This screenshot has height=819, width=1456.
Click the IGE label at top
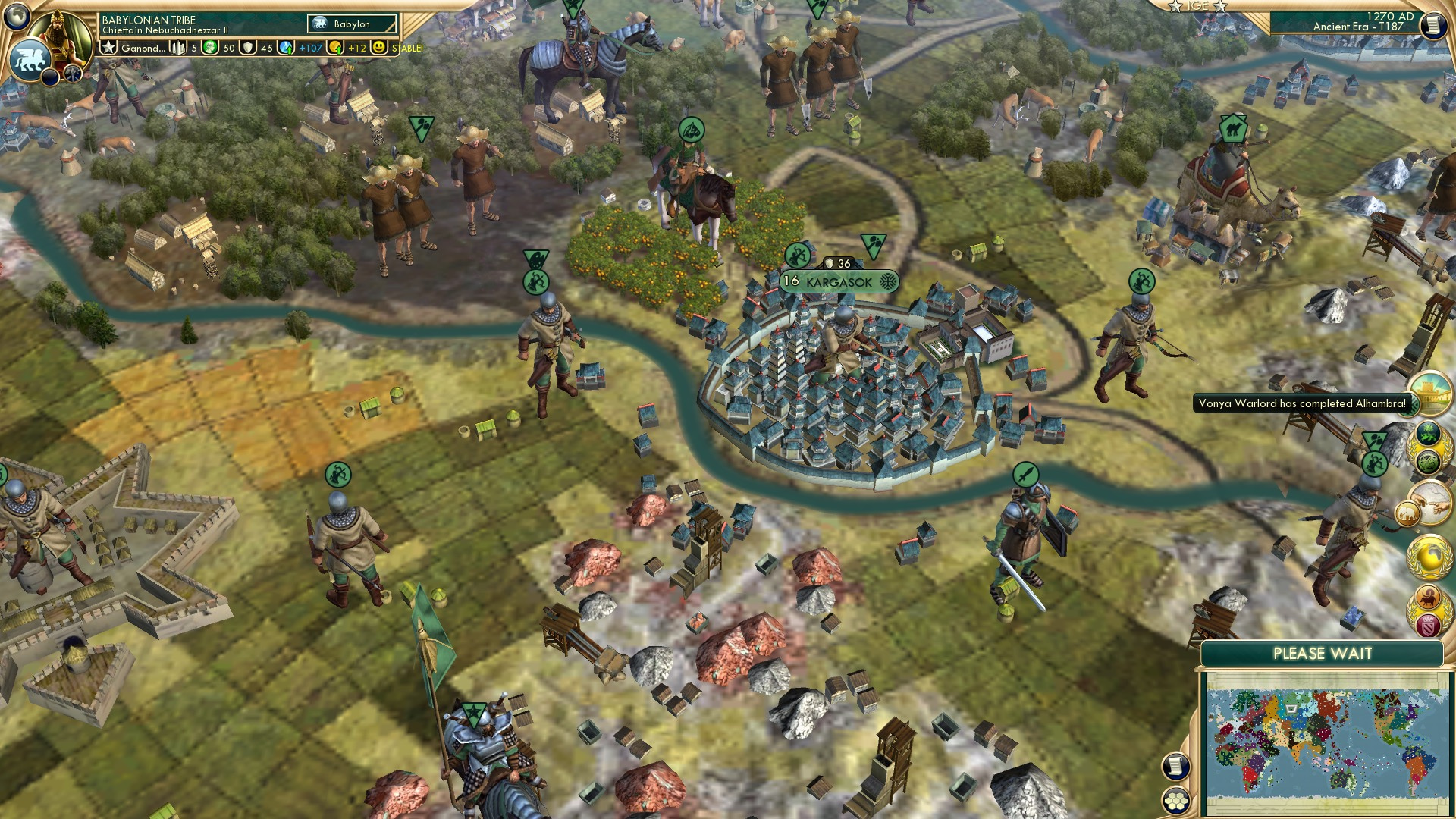pos(1198,7)
